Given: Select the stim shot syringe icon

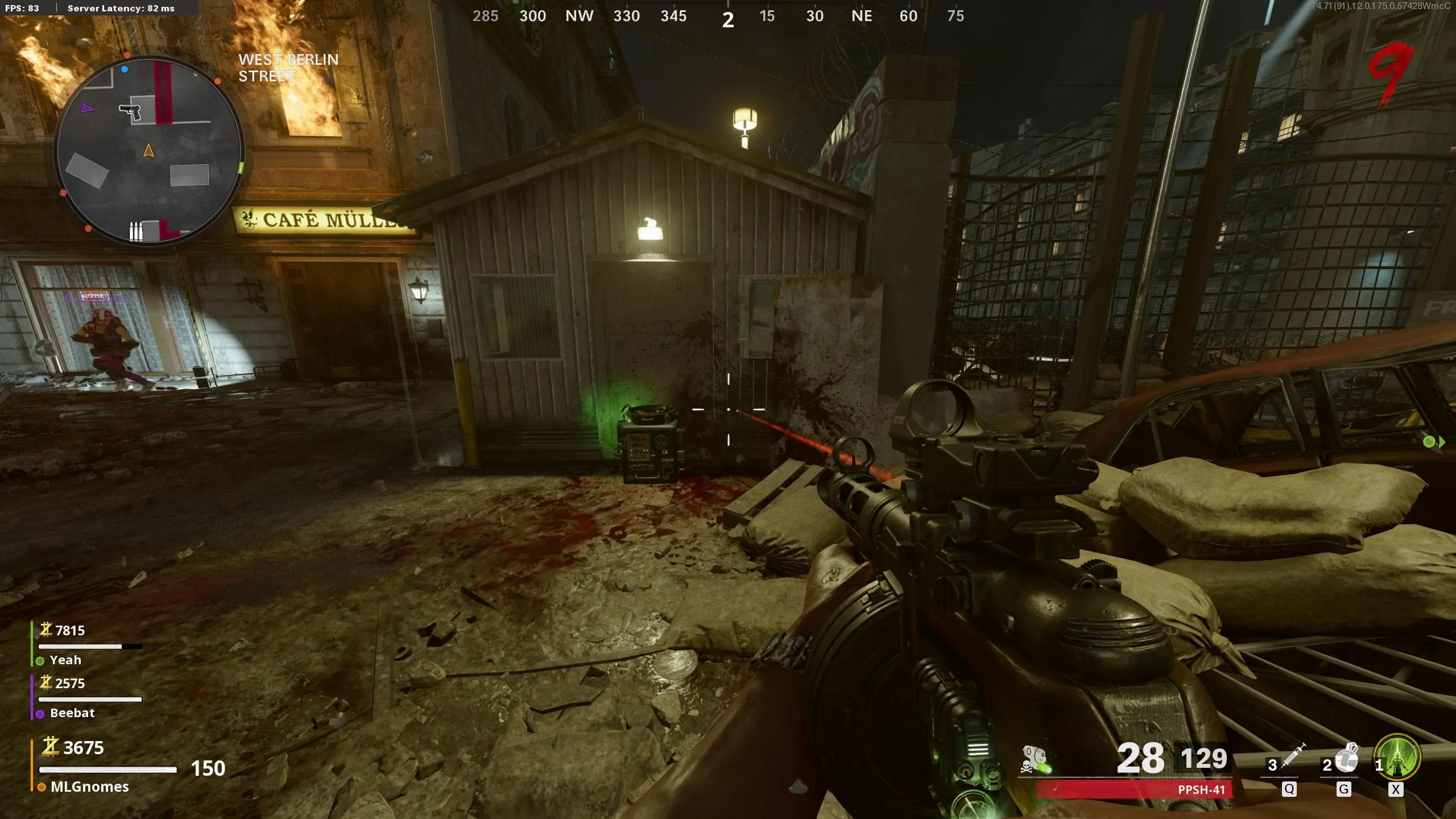Looking at the screenshot, I should pyautogui.click(x=1293, y=756).
